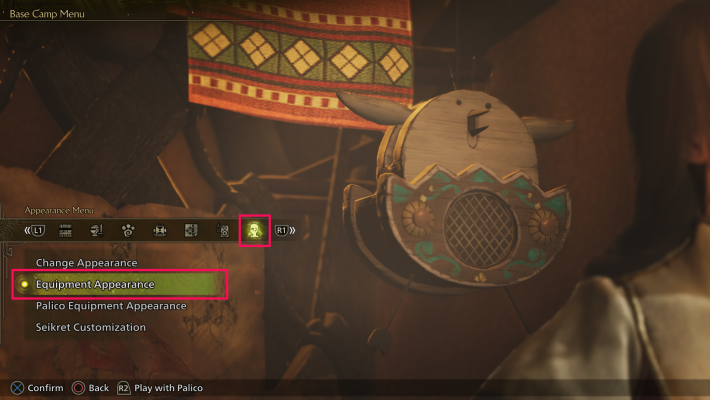
Task: Open Seikret Customization entry
Action: pos(91,327)
